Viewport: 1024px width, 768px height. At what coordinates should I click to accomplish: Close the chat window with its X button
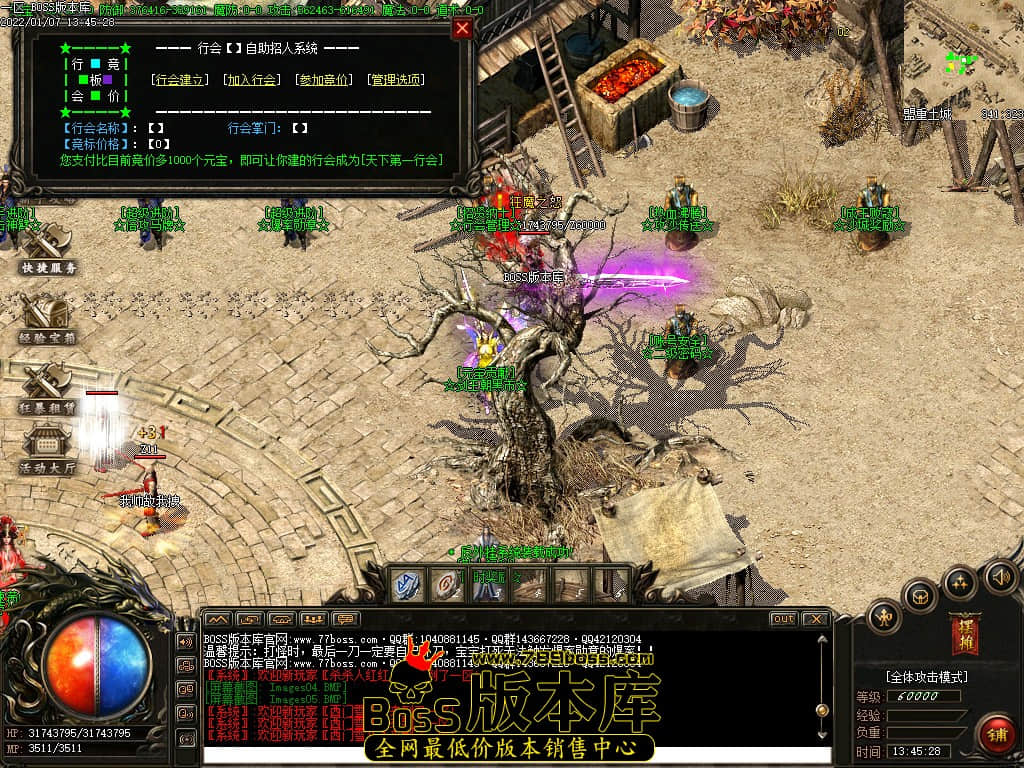tap(815, 619)
